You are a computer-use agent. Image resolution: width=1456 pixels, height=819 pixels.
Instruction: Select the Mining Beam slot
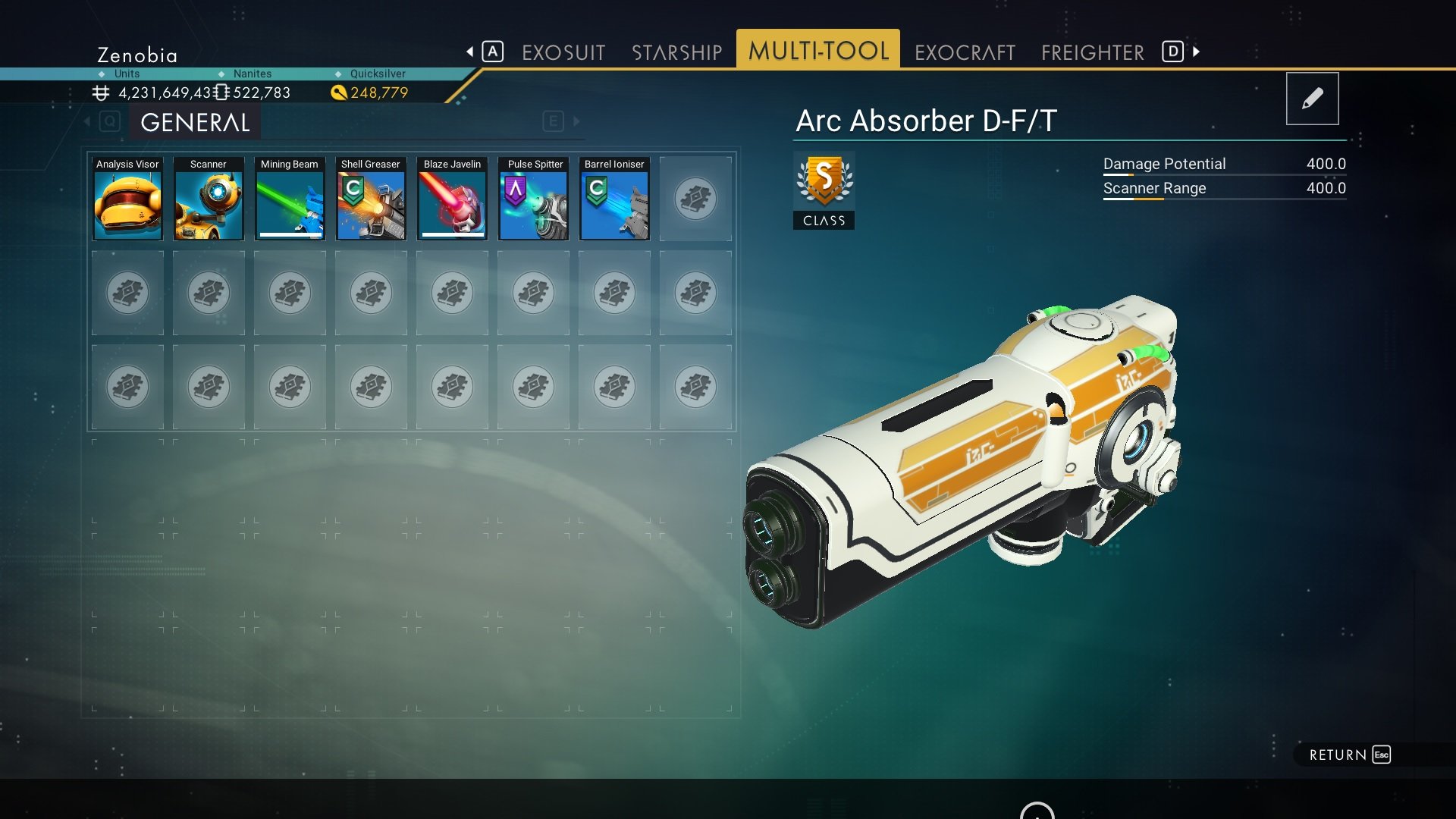290,199
